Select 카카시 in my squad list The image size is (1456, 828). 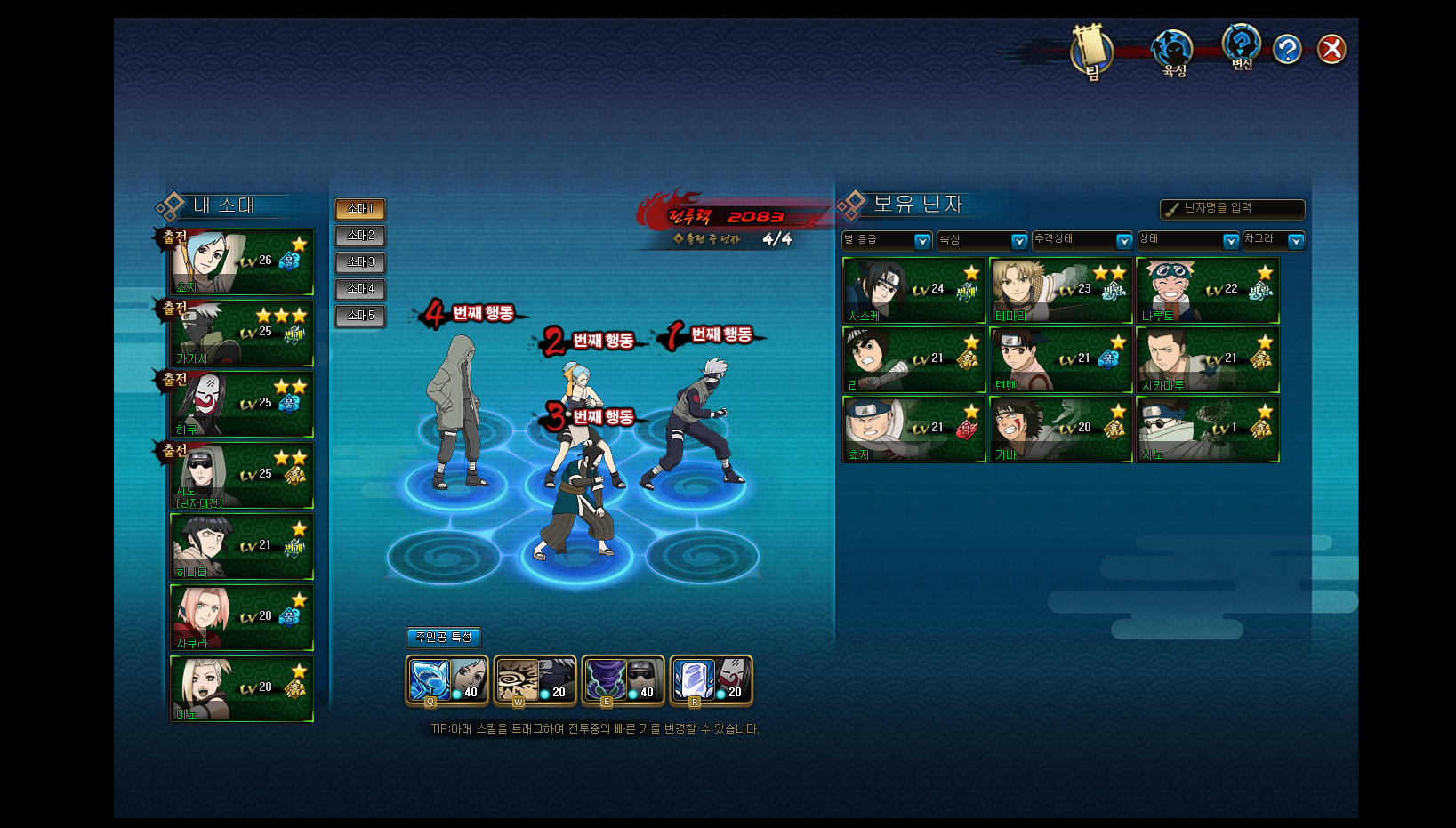point(242,334)
